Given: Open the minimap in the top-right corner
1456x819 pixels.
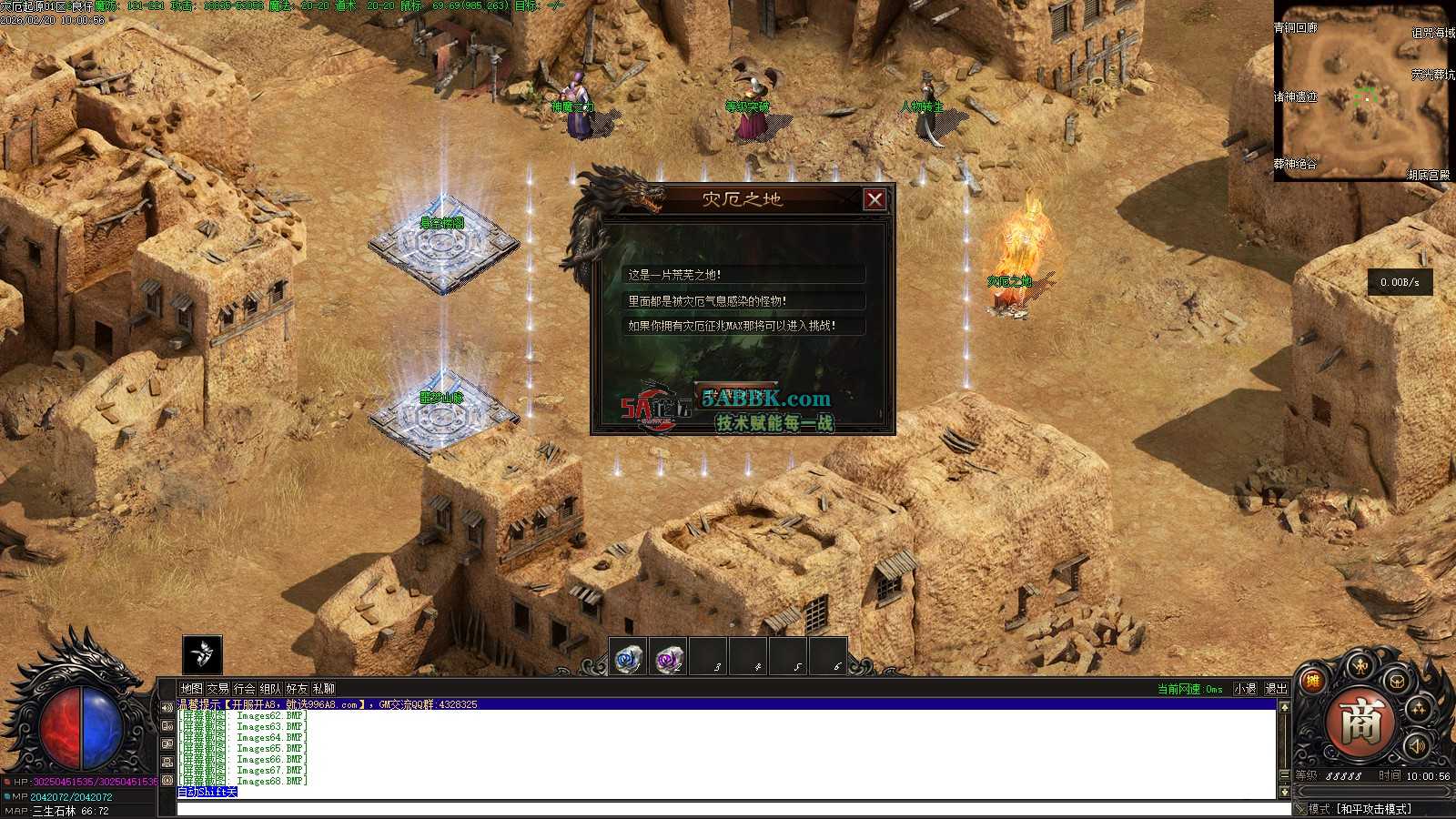Looking at the screenshot, I should point(1363,91).
